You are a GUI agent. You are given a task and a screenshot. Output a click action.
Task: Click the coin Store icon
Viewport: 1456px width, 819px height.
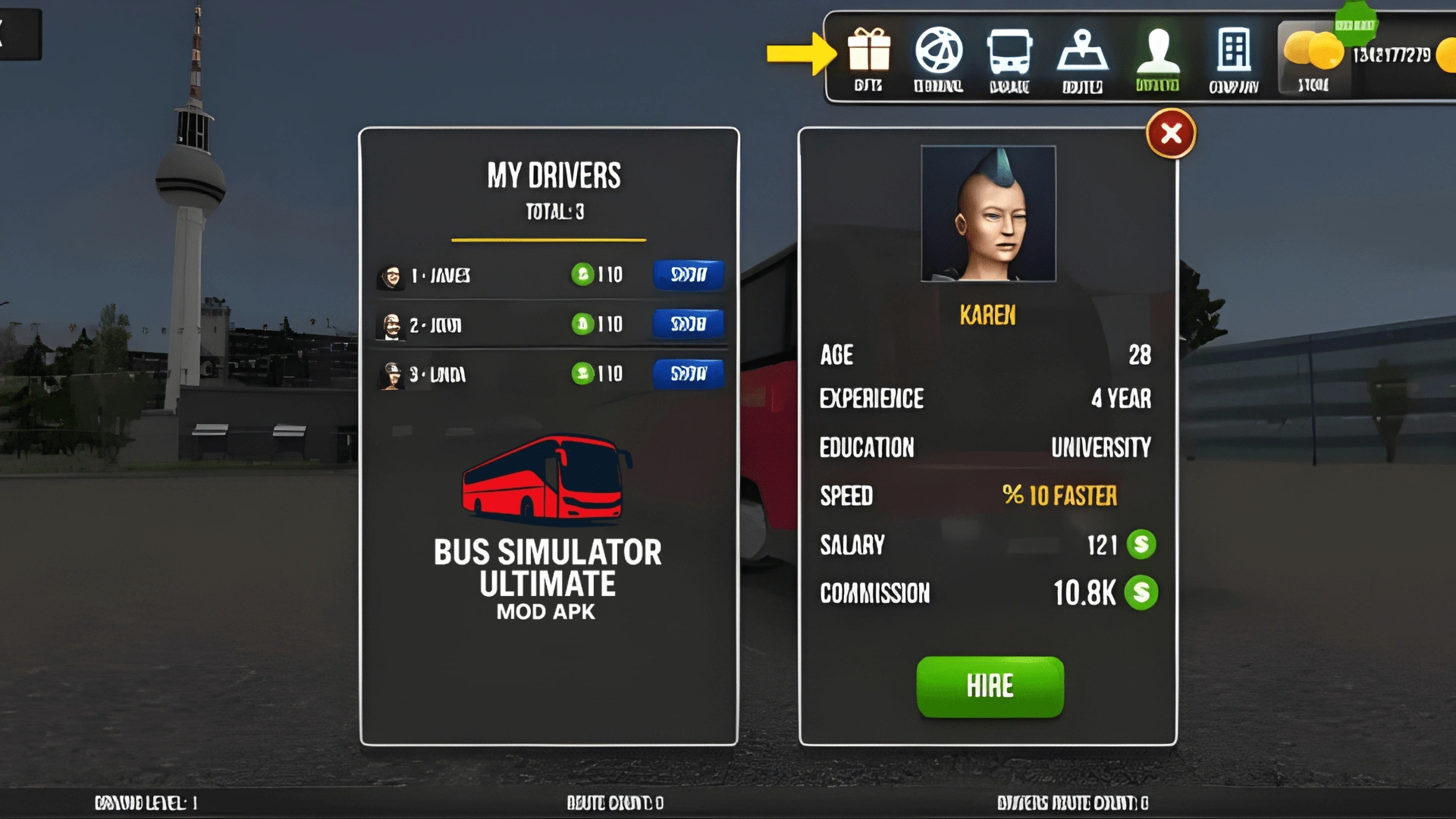pos(1312,53)
